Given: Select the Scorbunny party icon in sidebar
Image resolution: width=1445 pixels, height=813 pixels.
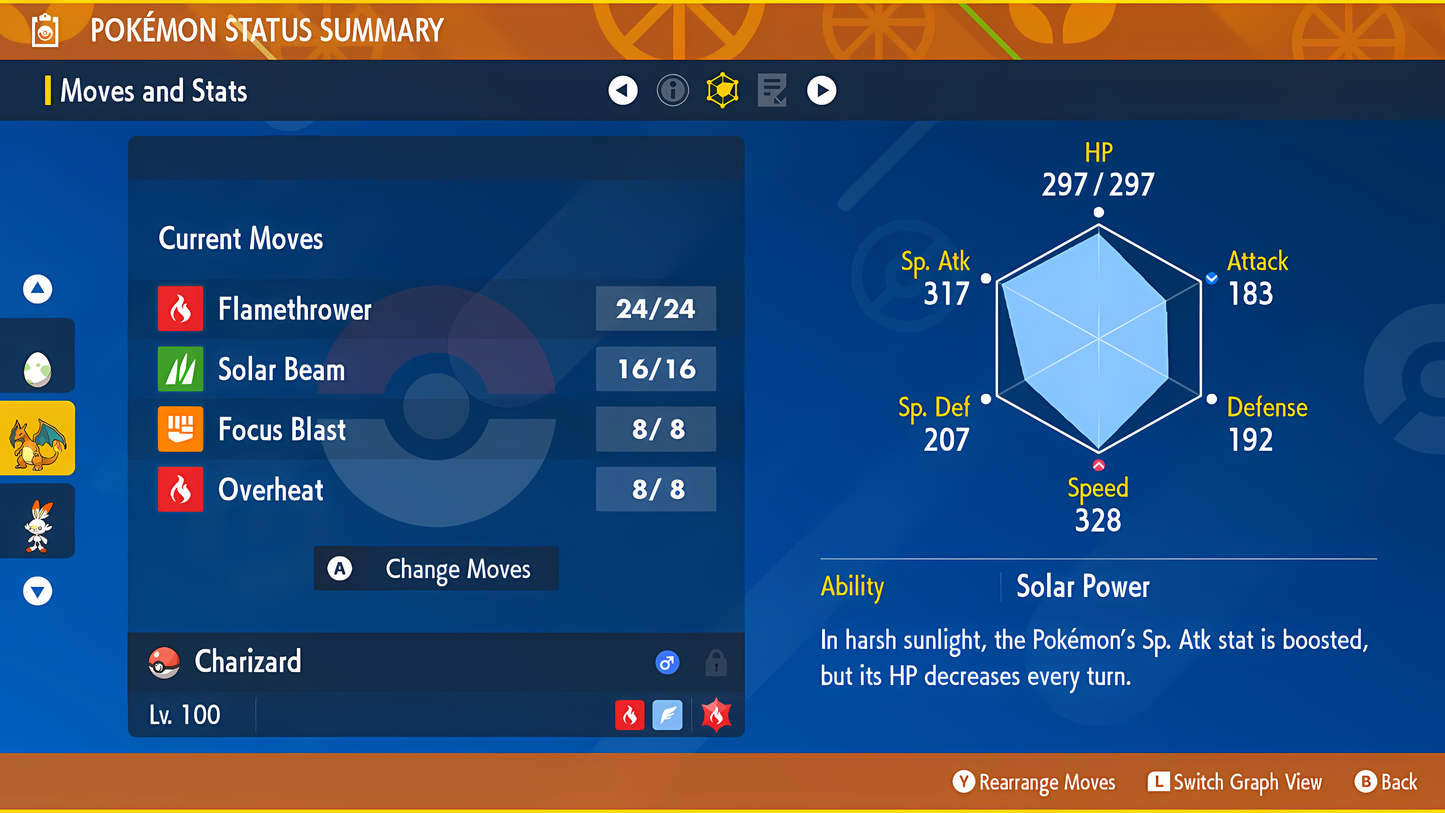Looking at the screenshot, I should [37, 520].
